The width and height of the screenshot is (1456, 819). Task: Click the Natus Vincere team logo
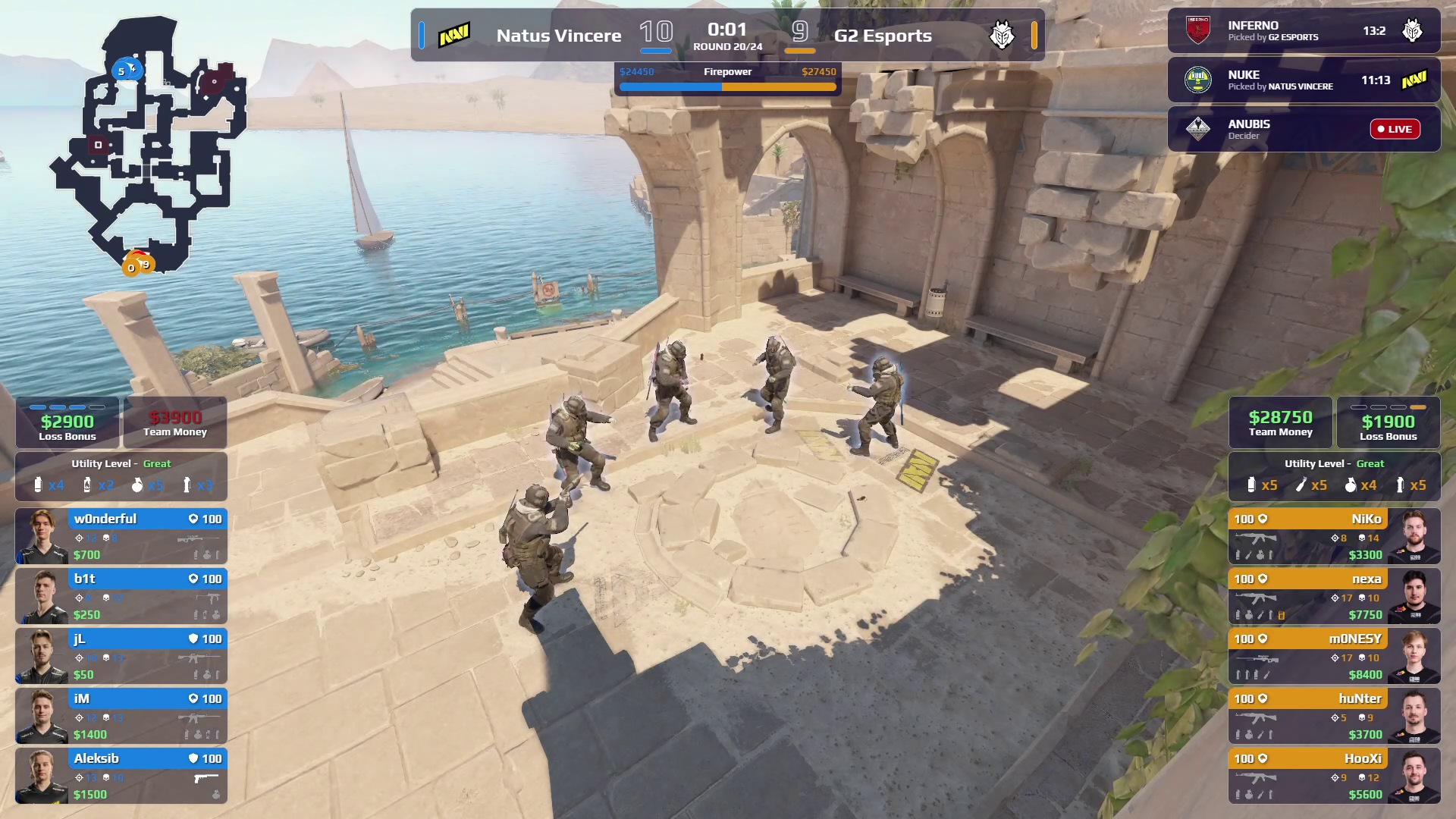coord(454,35)
